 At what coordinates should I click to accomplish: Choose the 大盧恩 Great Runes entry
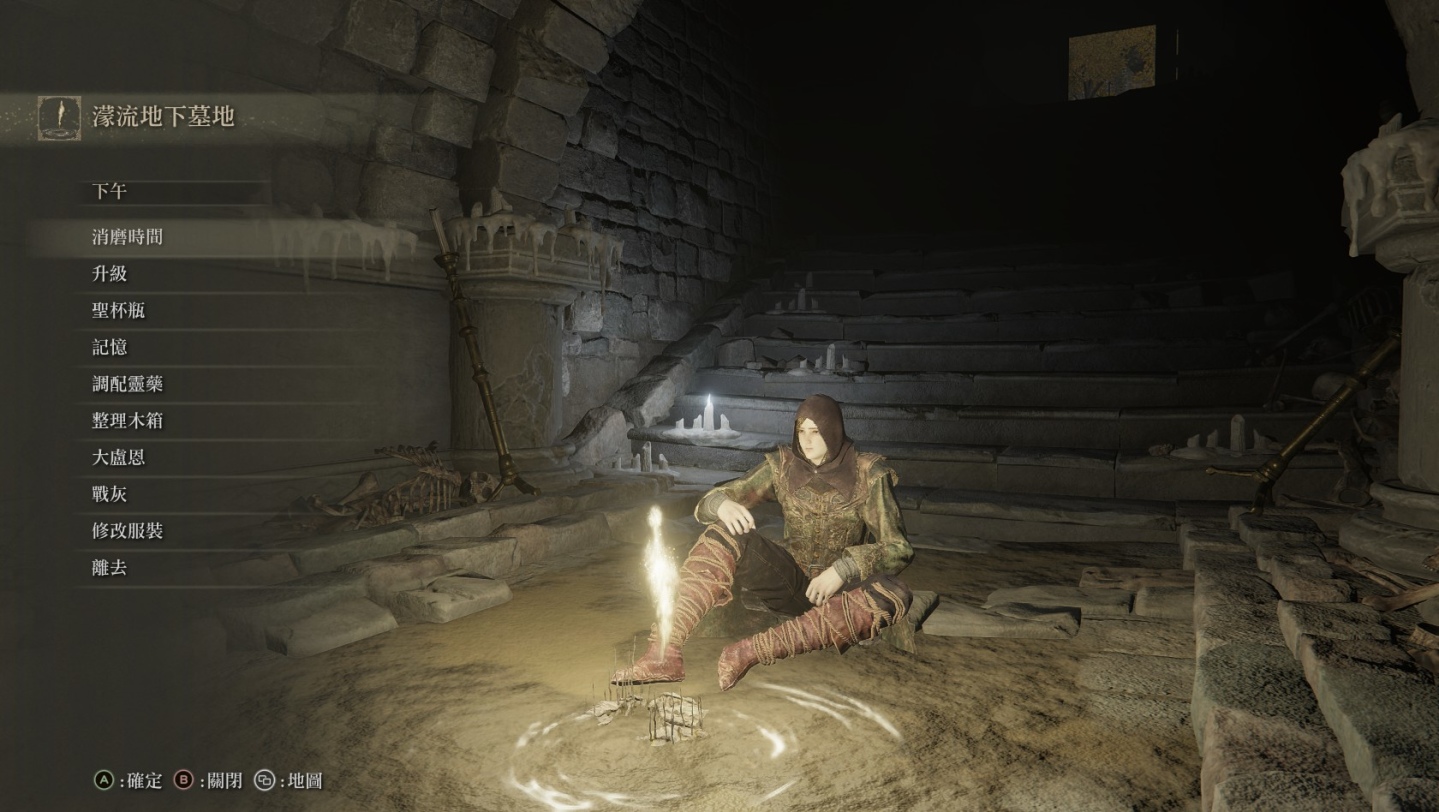coord(119,458)
